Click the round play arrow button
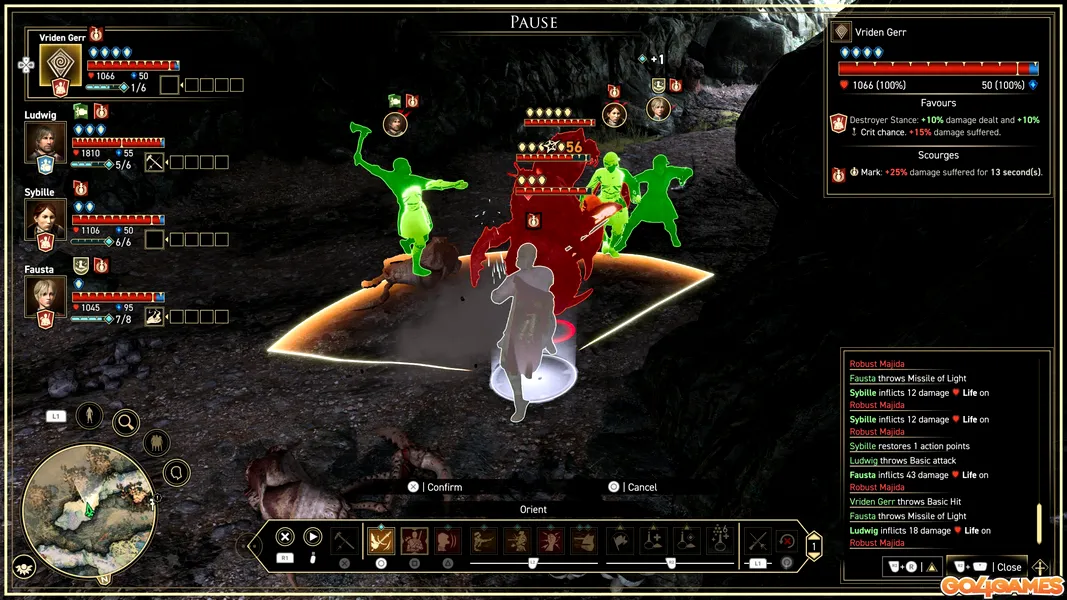This screenshot has width=1067, height=600. tap(313, 537)
